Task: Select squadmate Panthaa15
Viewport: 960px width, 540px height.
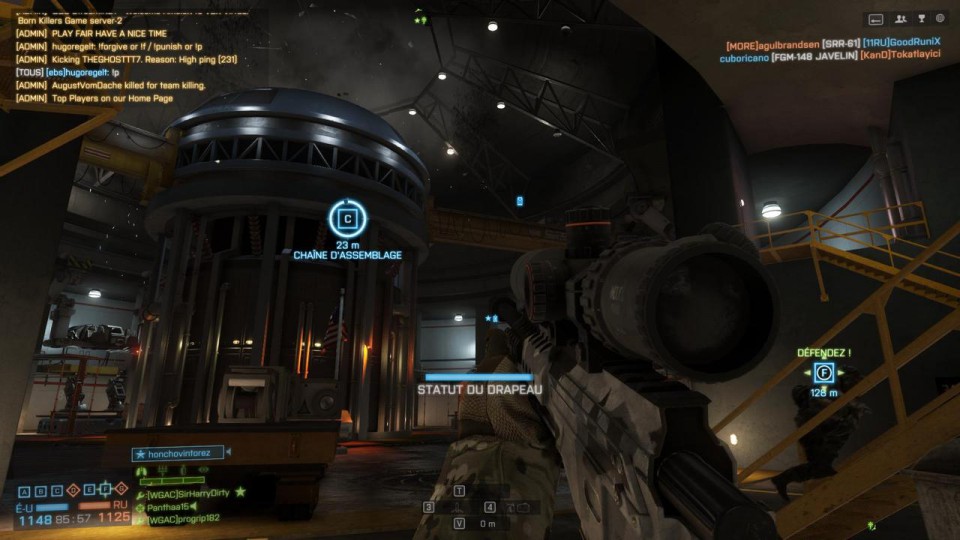Action: coord(168,507)
